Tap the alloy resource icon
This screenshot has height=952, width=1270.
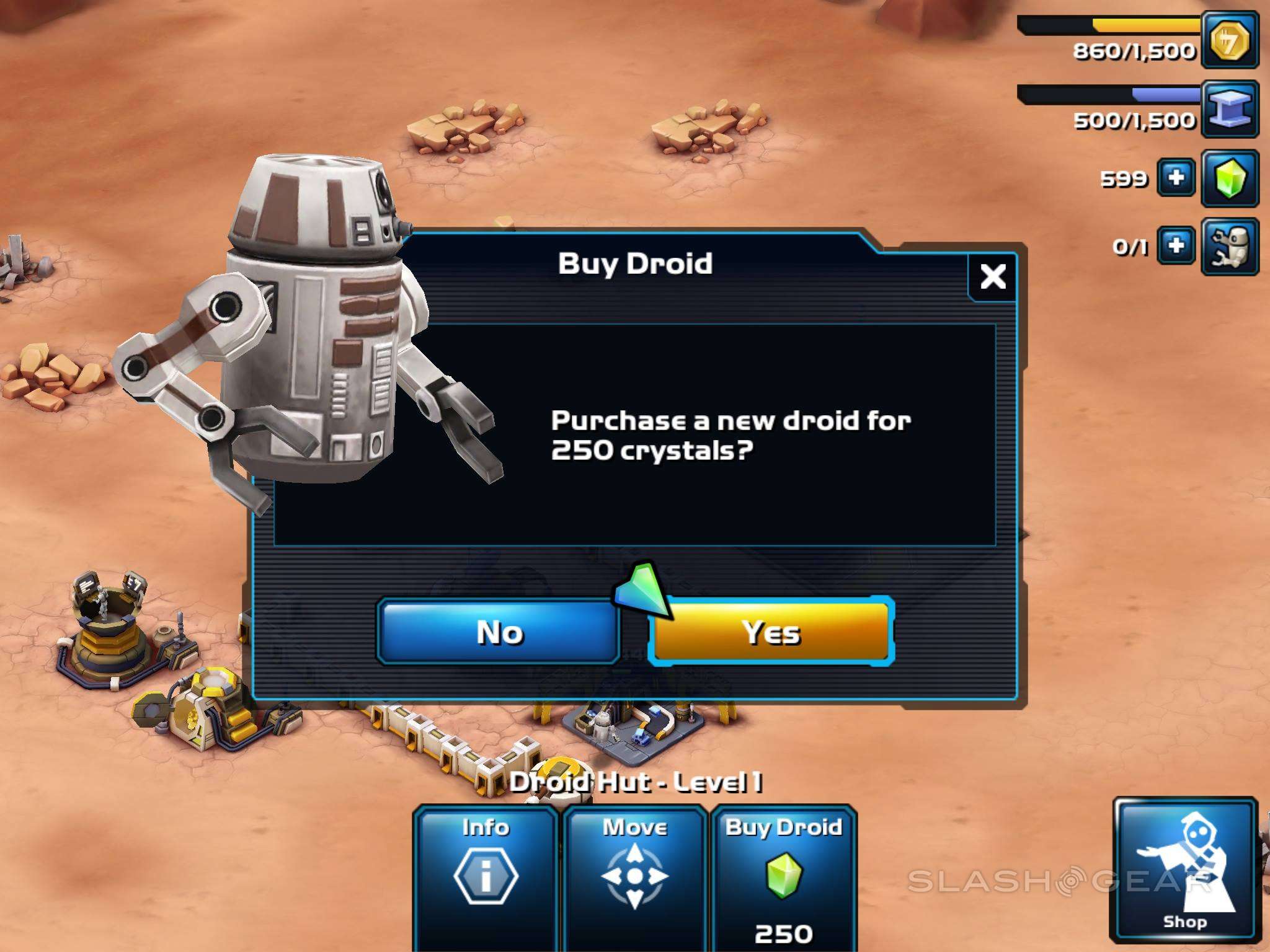(x=1230, y=109)
